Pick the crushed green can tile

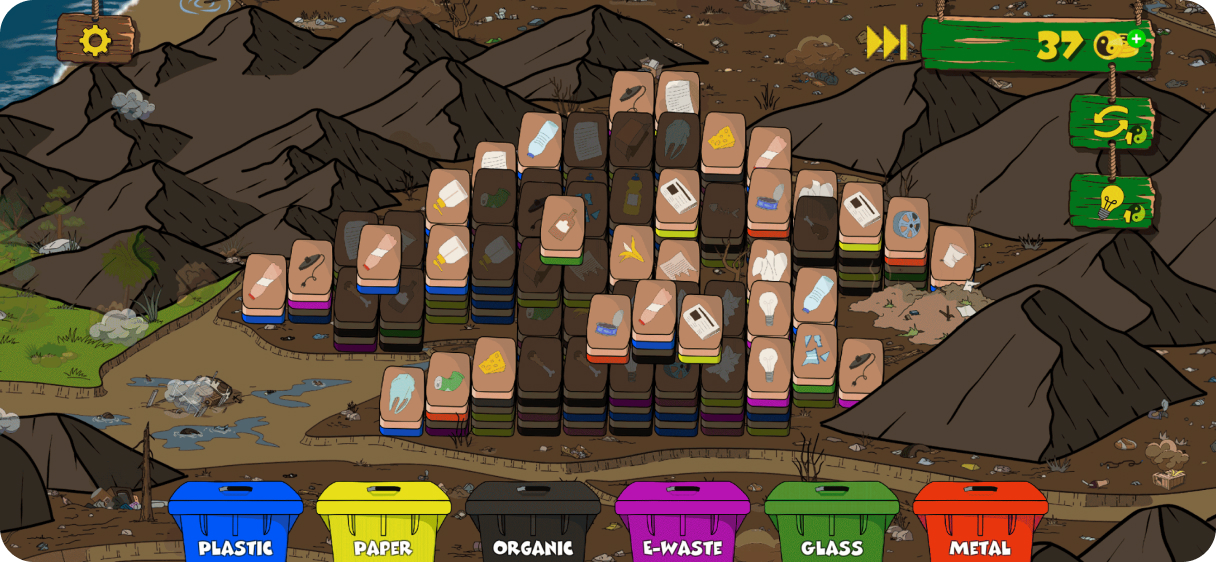[x=448, y=380]
